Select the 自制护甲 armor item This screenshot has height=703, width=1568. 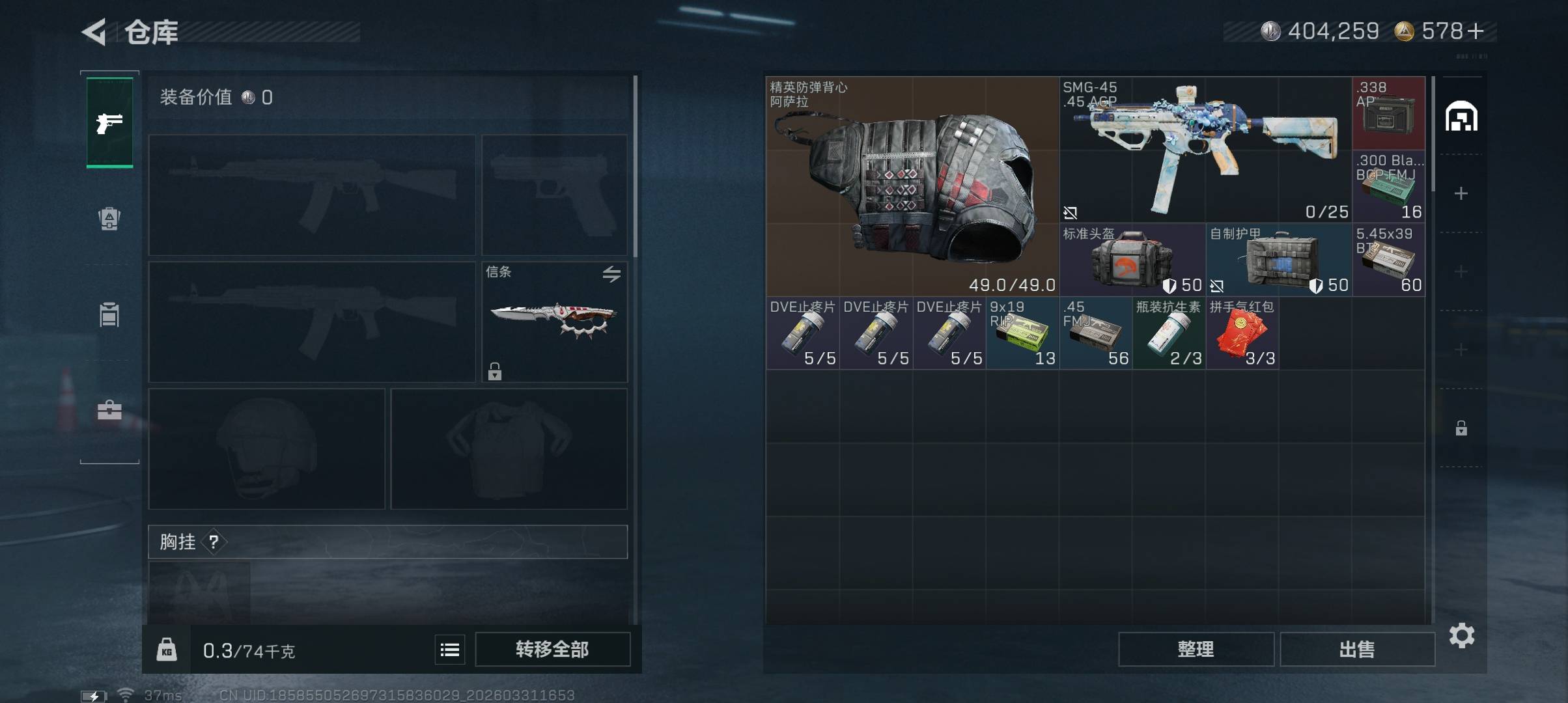pos(1278,260)
